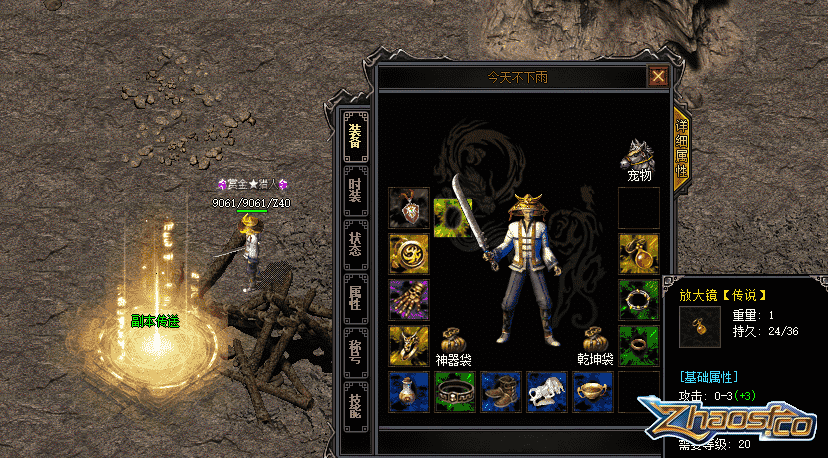Select the magnifying glass gourd slot
Screen dimensions: 828x458
pyautogui.click(x=638, y=254)
